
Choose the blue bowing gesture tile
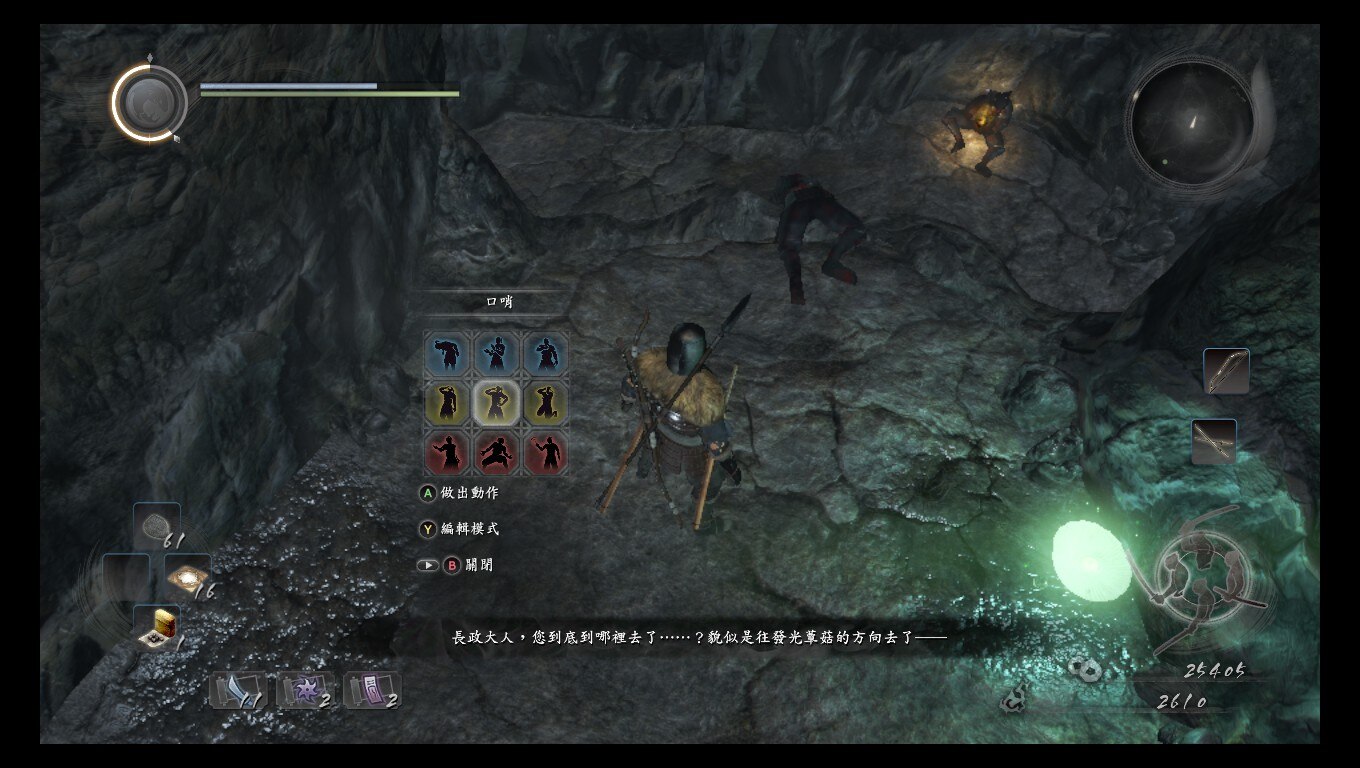[447, 354]
